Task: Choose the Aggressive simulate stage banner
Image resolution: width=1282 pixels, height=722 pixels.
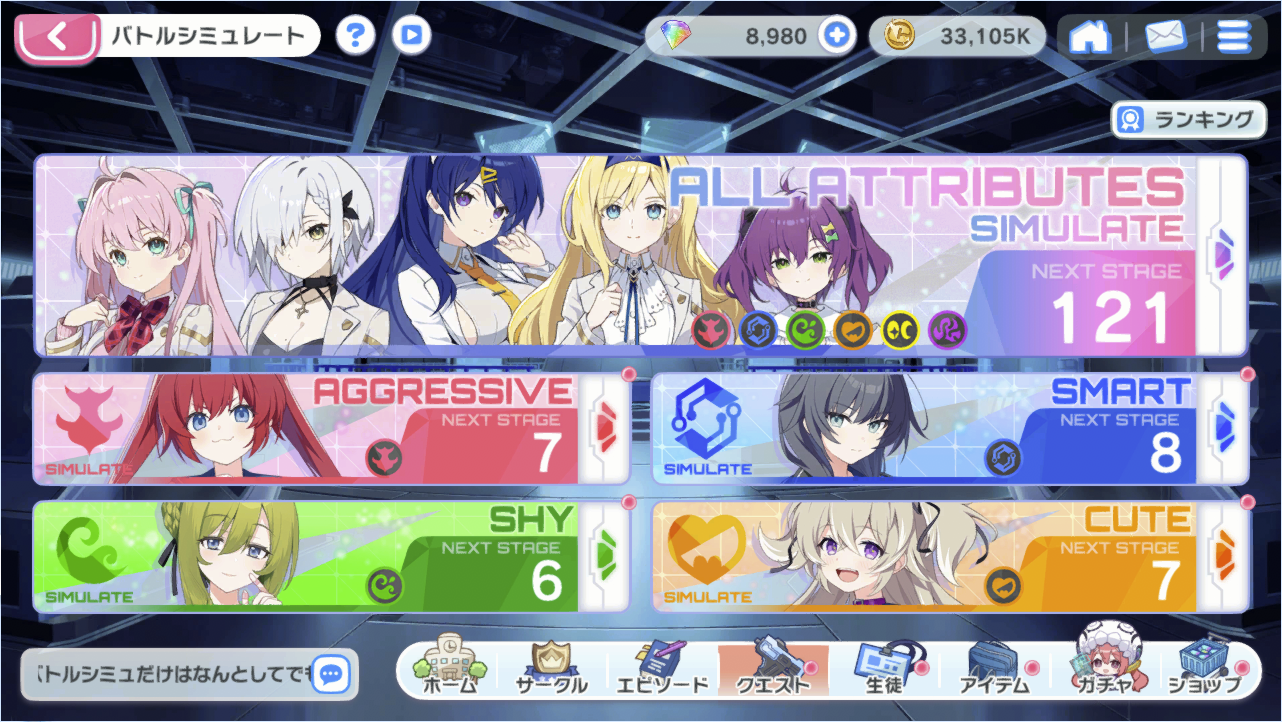Action: pos(331,428)
